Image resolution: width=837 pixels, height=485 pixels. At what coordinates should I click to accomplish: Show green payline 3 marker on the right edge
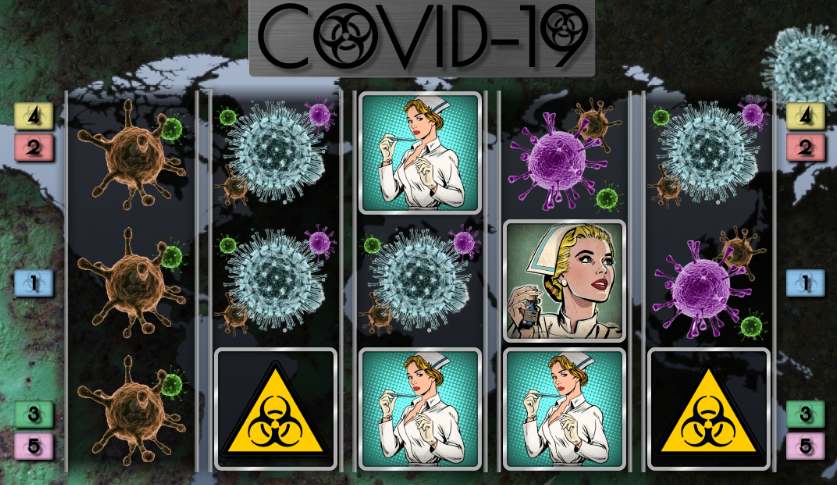tap(804, 413)
